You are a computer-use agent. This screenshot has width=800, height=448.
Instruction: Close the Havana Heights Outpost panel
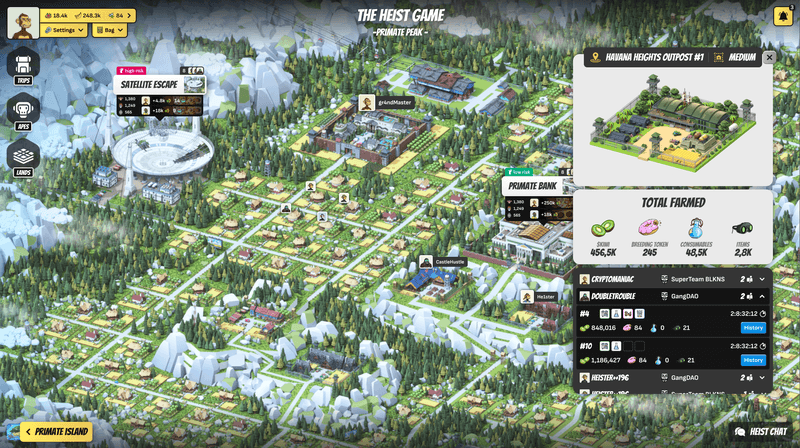(769, 58)
